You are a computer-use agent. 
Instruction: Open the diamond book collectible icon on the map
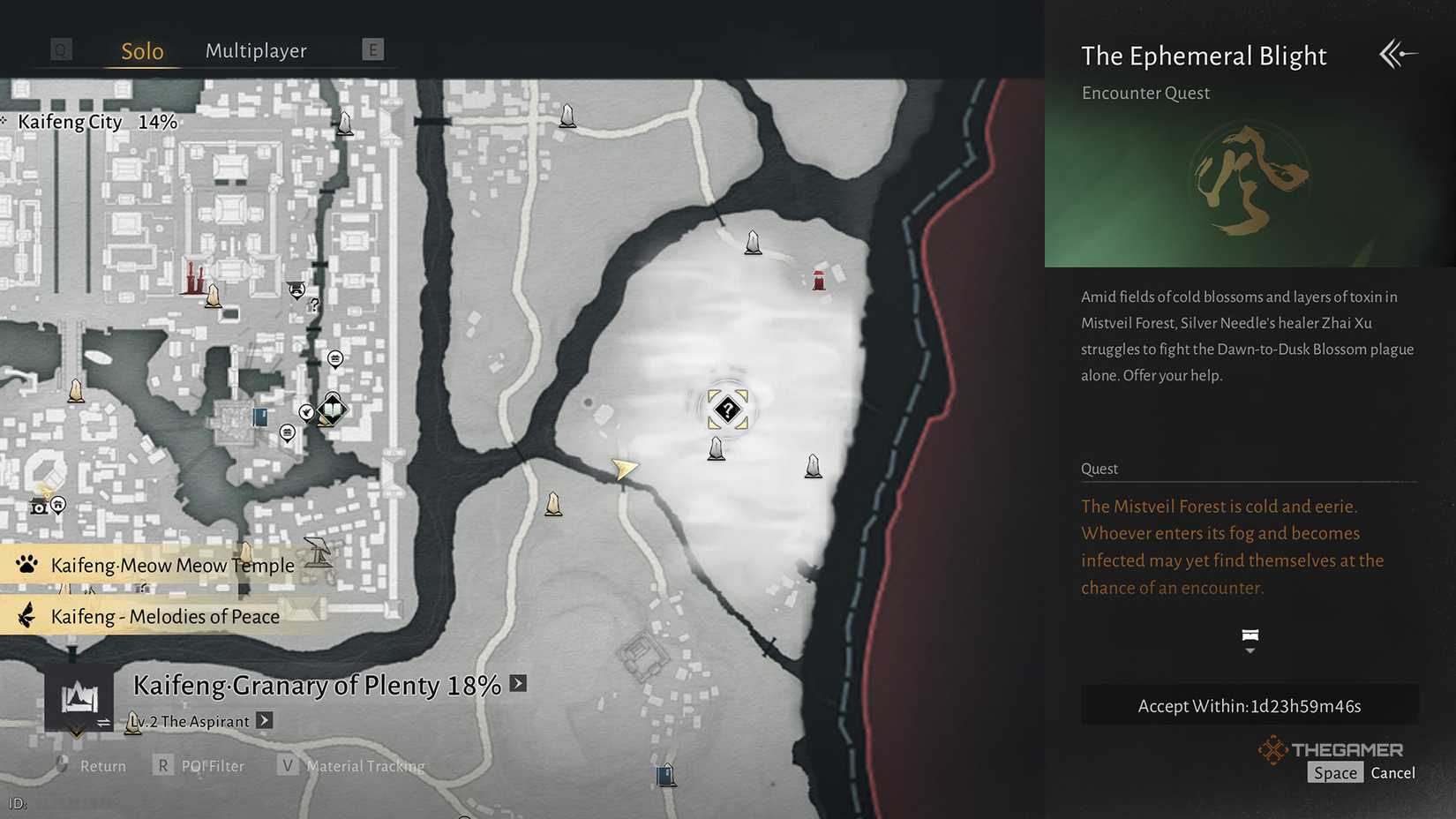[x=332, y=409]
